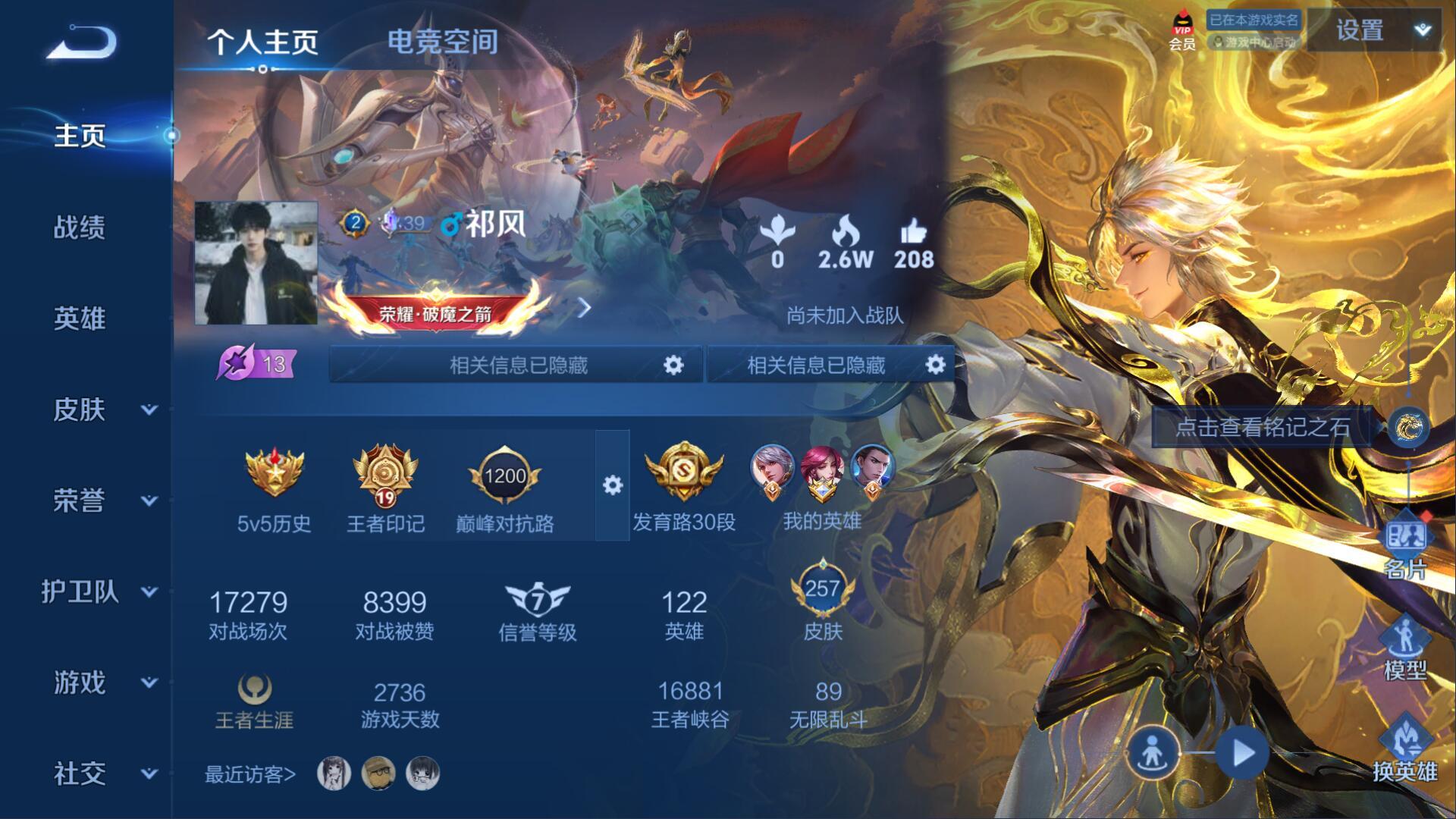The height and width of the screenshot is (819, 1456).
Task: Play the hero showcase animation
Action: (1242, 753)
